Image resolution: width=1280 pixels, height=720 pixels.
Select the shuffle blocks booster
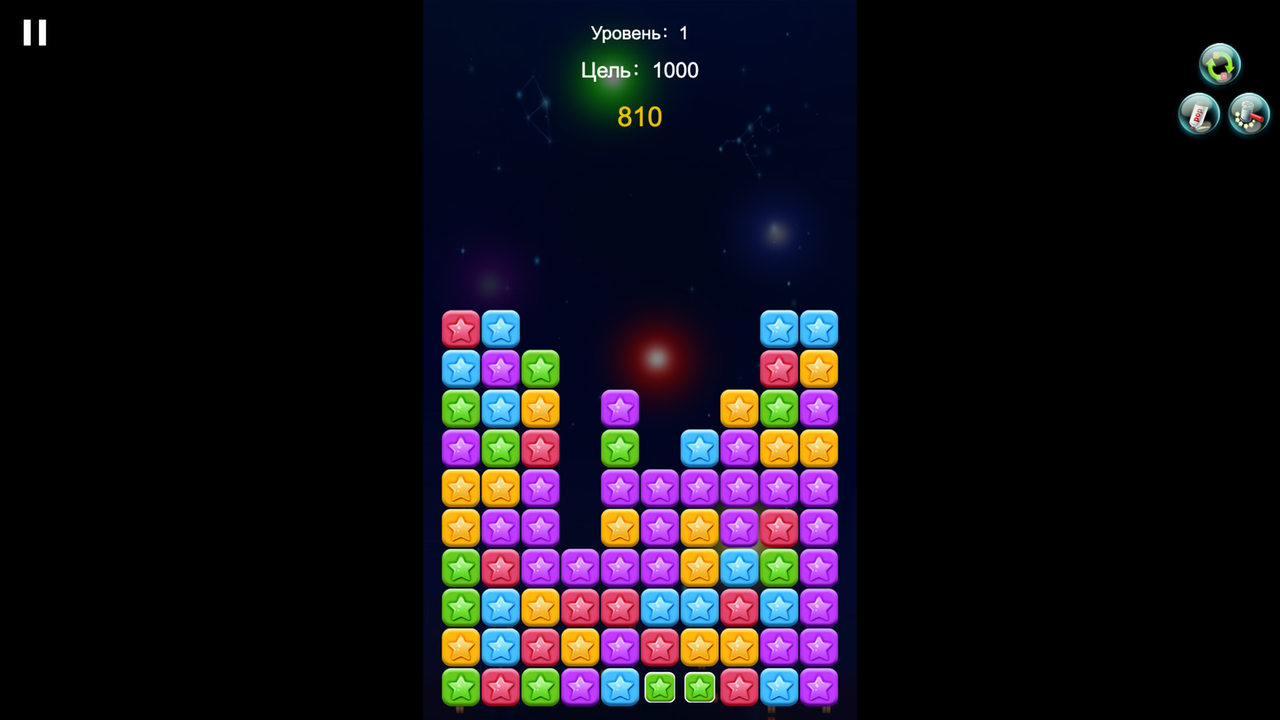(x=1219, y=64)
